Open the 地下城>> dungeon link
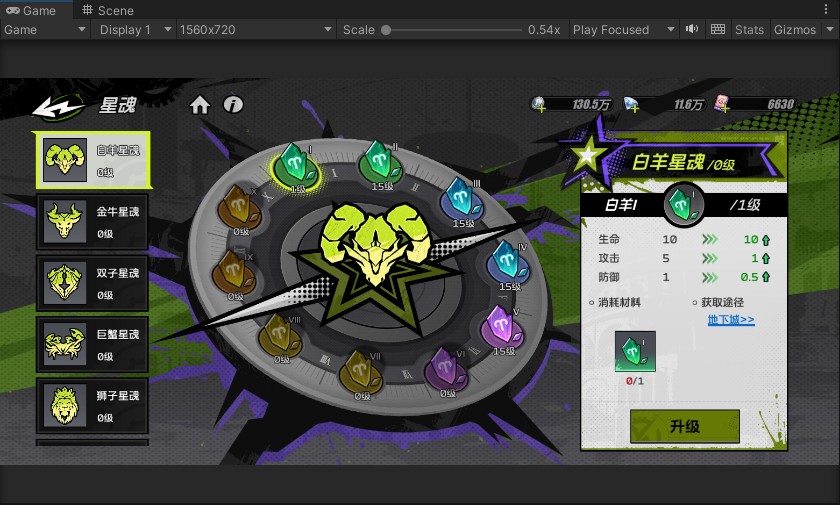Screen dimensions: 840x505 tap(731, 320)
